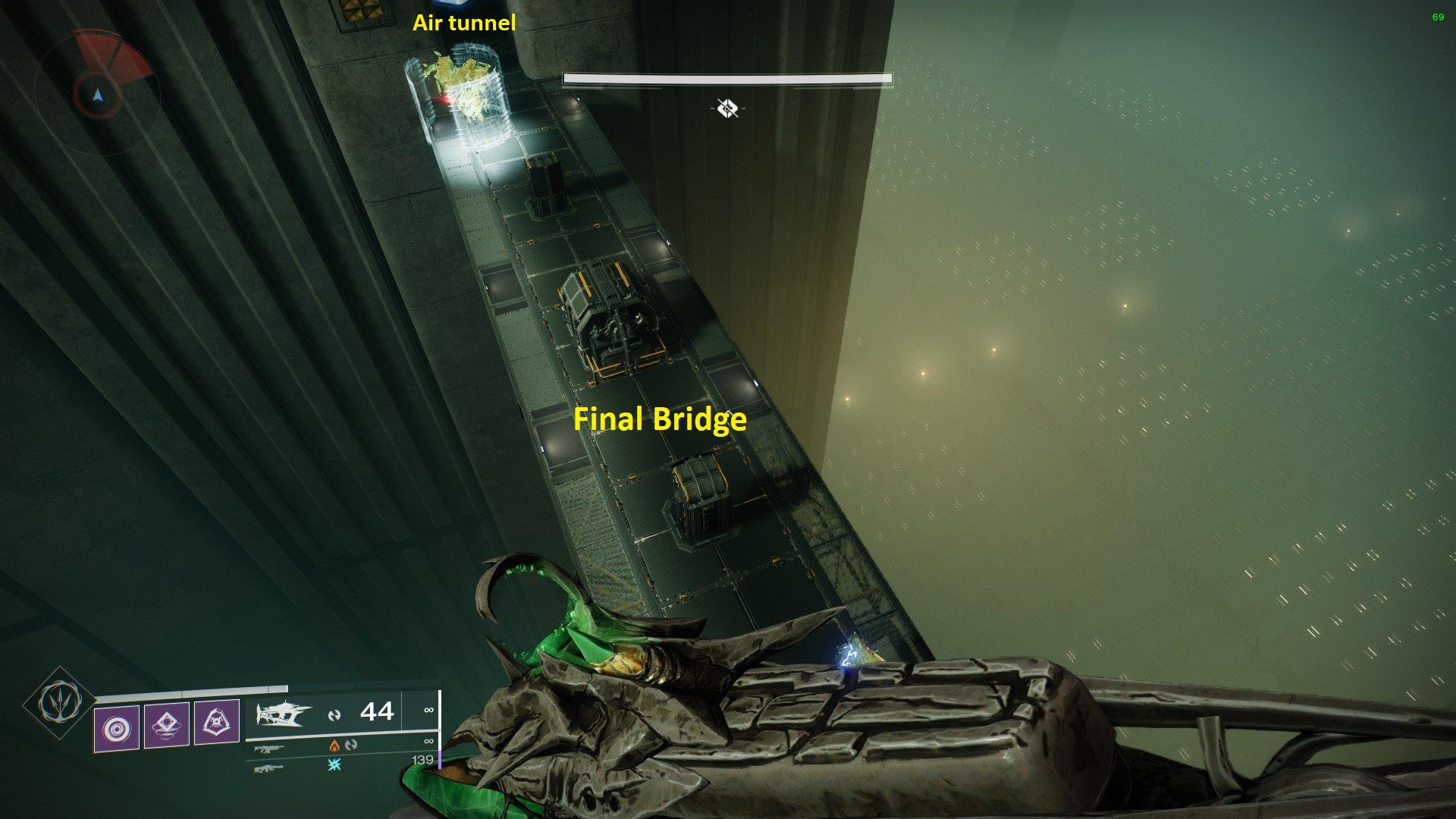The image size is (1456, 819).
Task: Click the purple super energy meter
Action: tap(441, 761)
